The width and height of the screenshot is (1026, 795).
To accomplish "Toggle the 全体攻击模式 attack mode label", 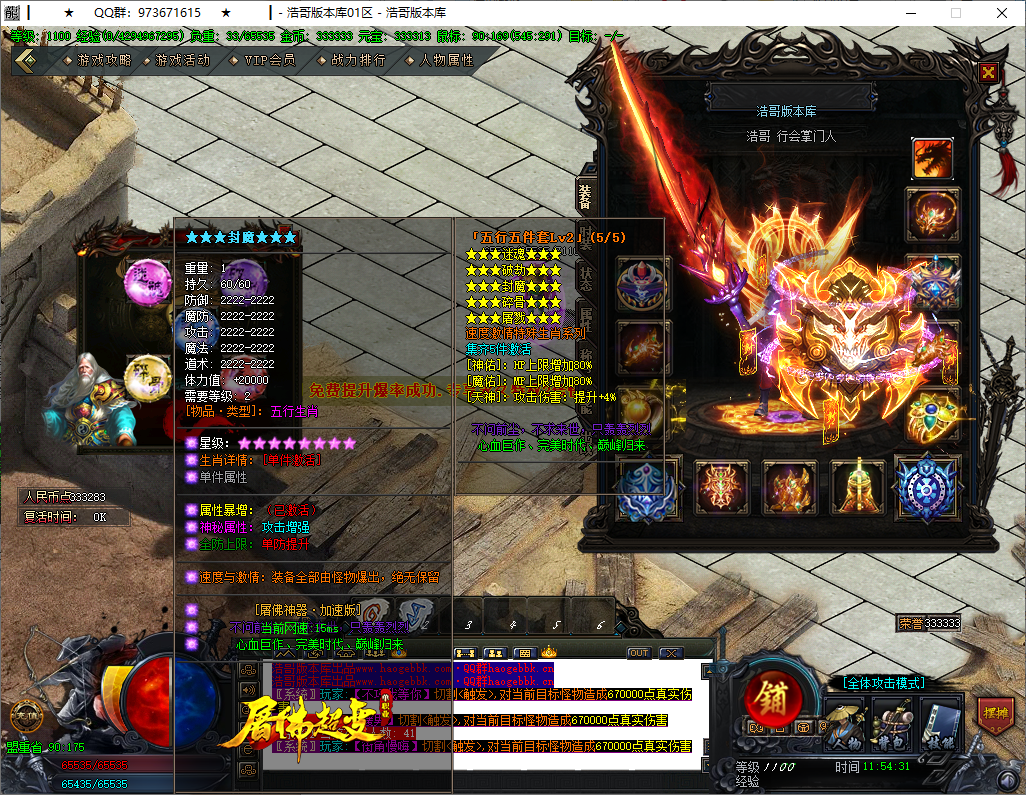I will (883, 683).
